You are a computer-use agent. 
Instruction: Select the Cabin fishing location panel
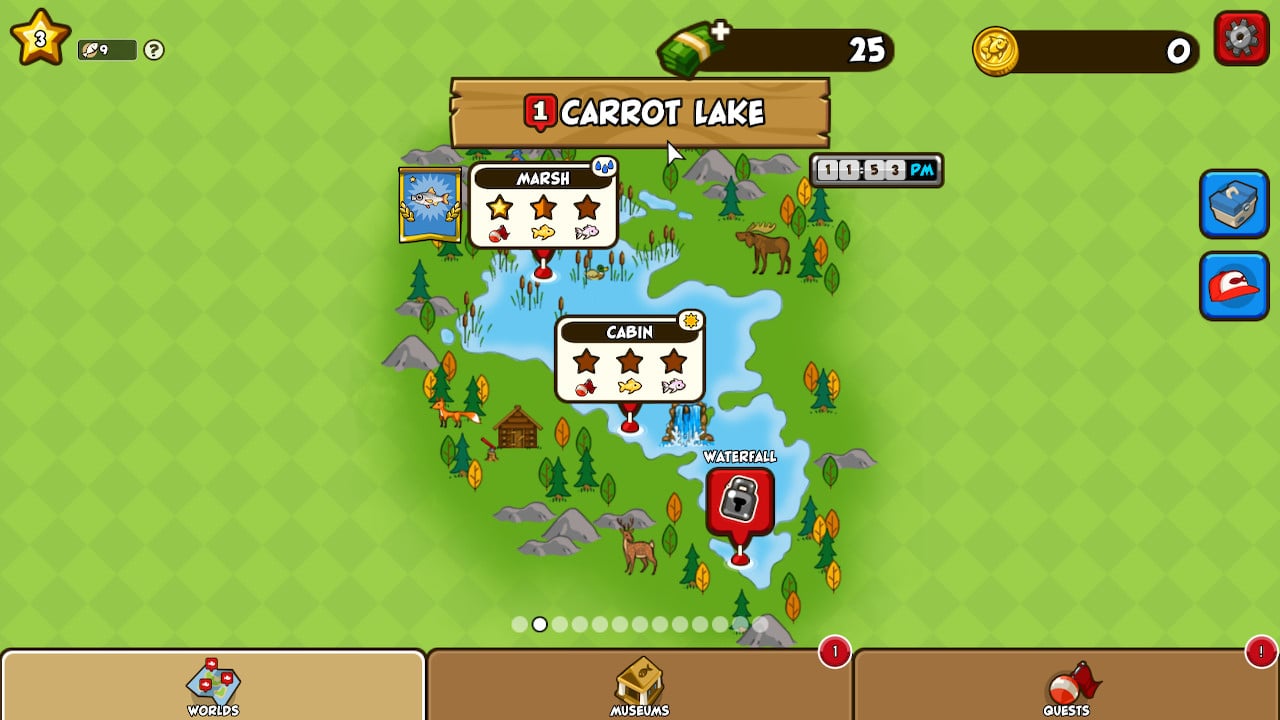click(629, 358)
